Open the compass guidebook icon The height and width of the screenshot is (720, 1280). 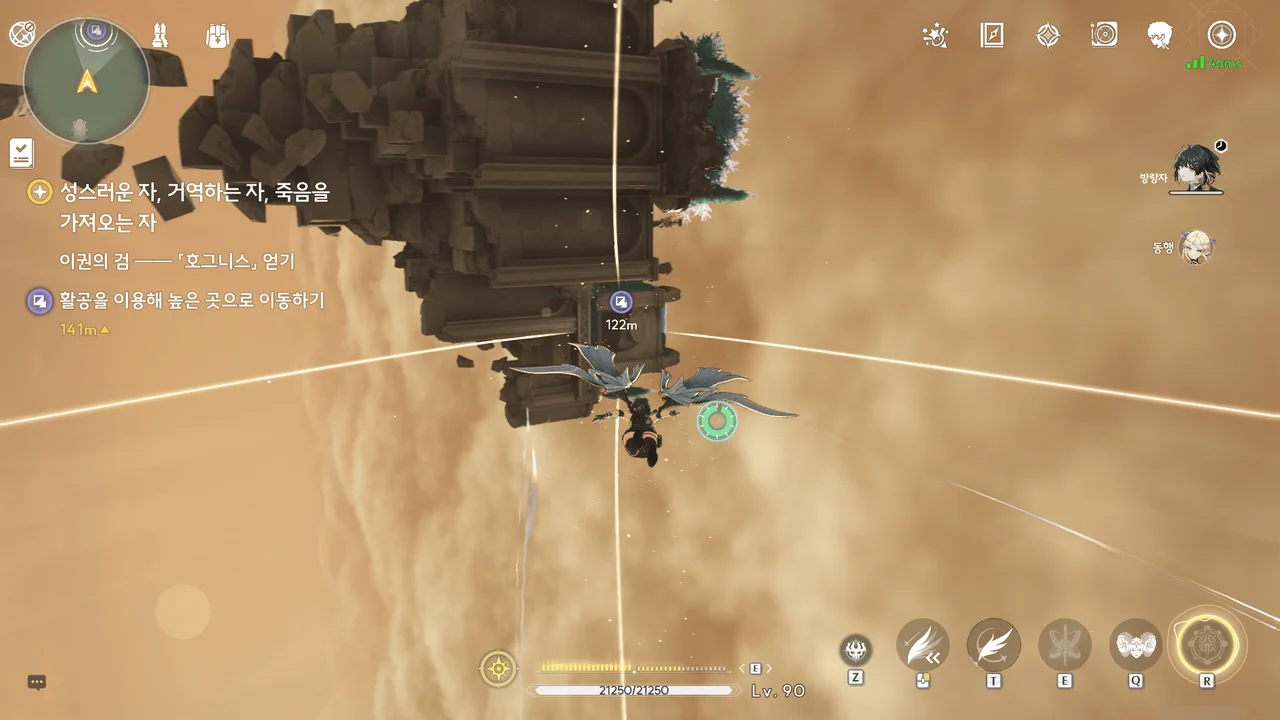[991, 36]
